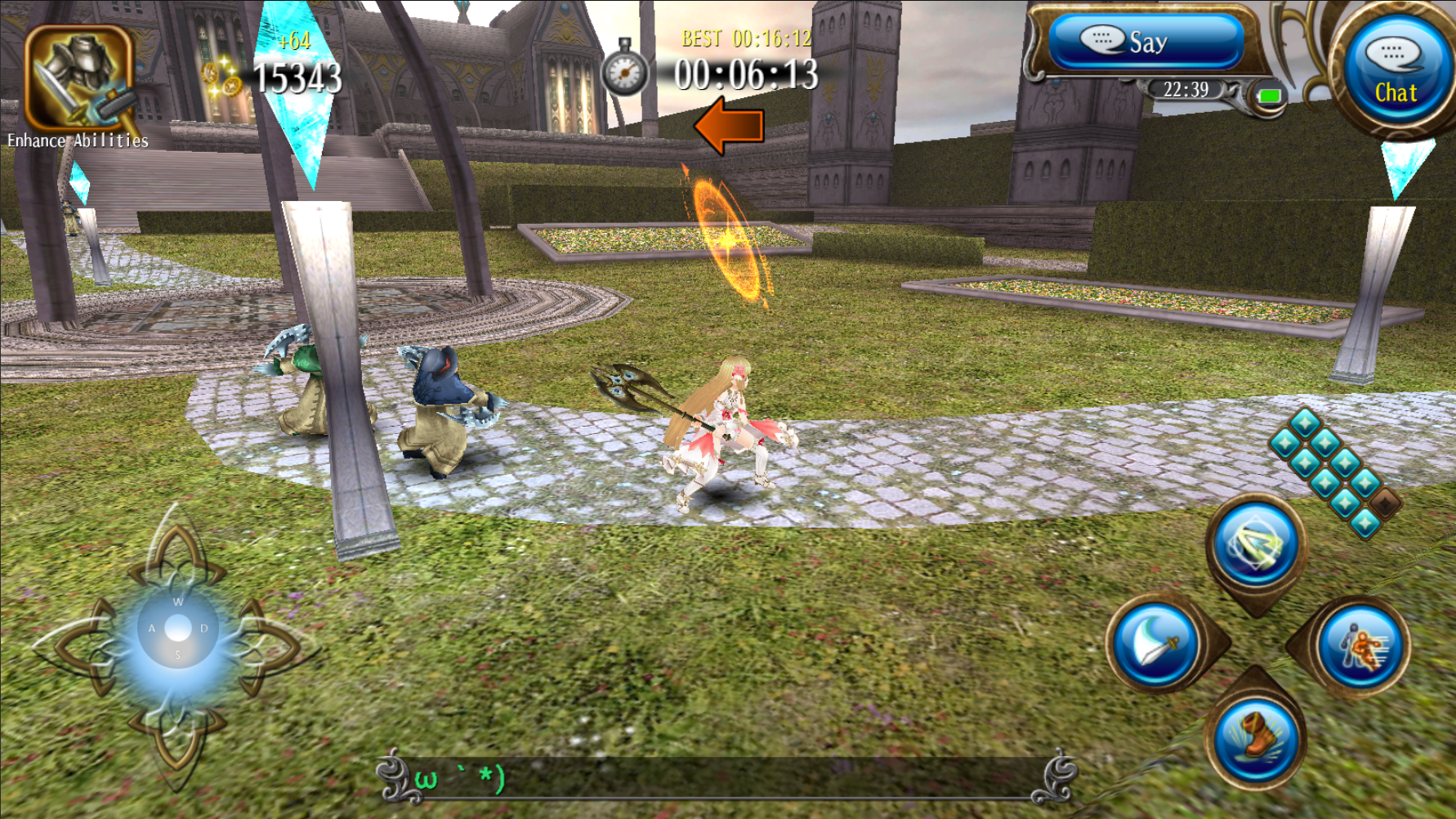Tap the virtual movement joystick
Image resolution: width=1456 pixels, height=819 pixels.
point(177,629)
